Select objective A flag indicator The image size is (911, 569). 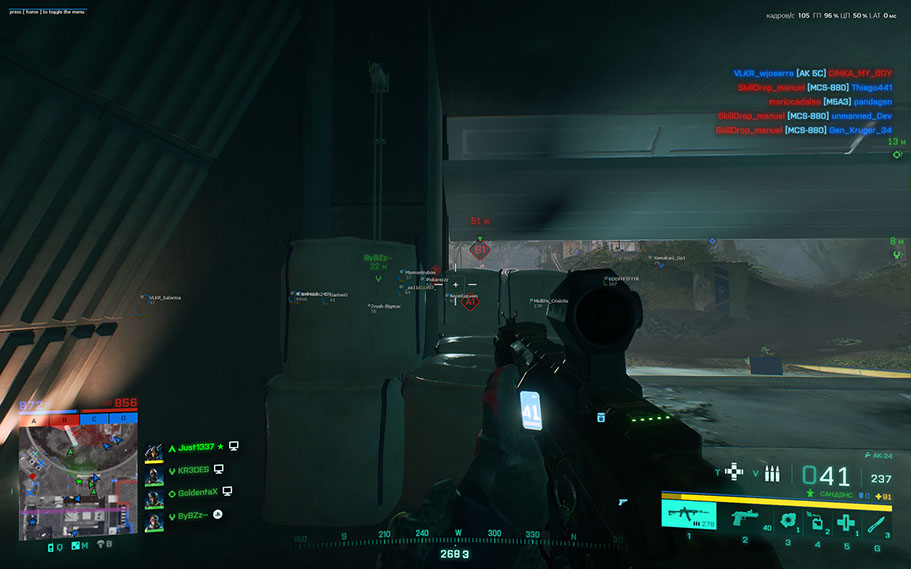35,420
